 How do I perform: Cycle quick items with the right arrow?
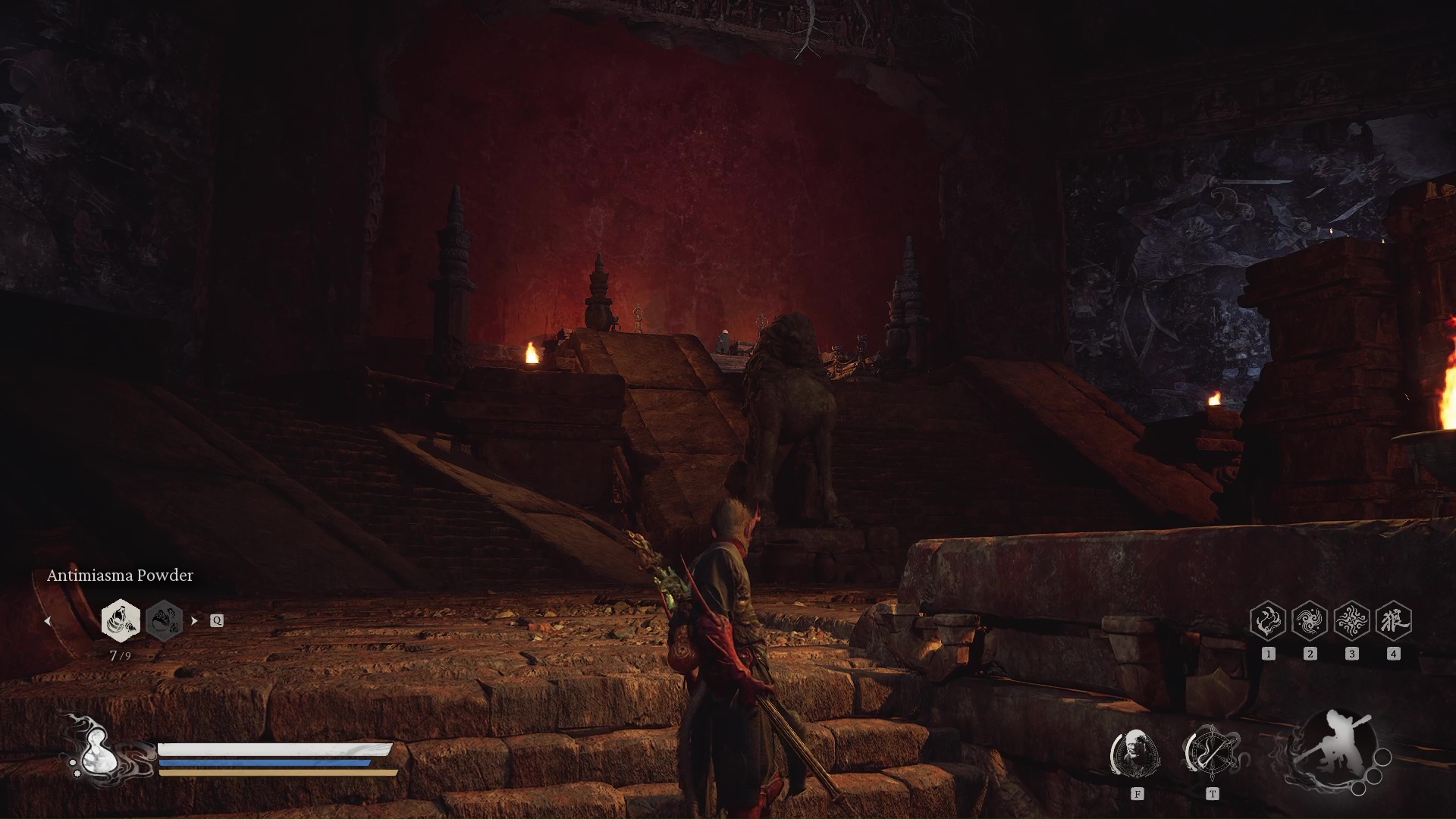point(194,620)
